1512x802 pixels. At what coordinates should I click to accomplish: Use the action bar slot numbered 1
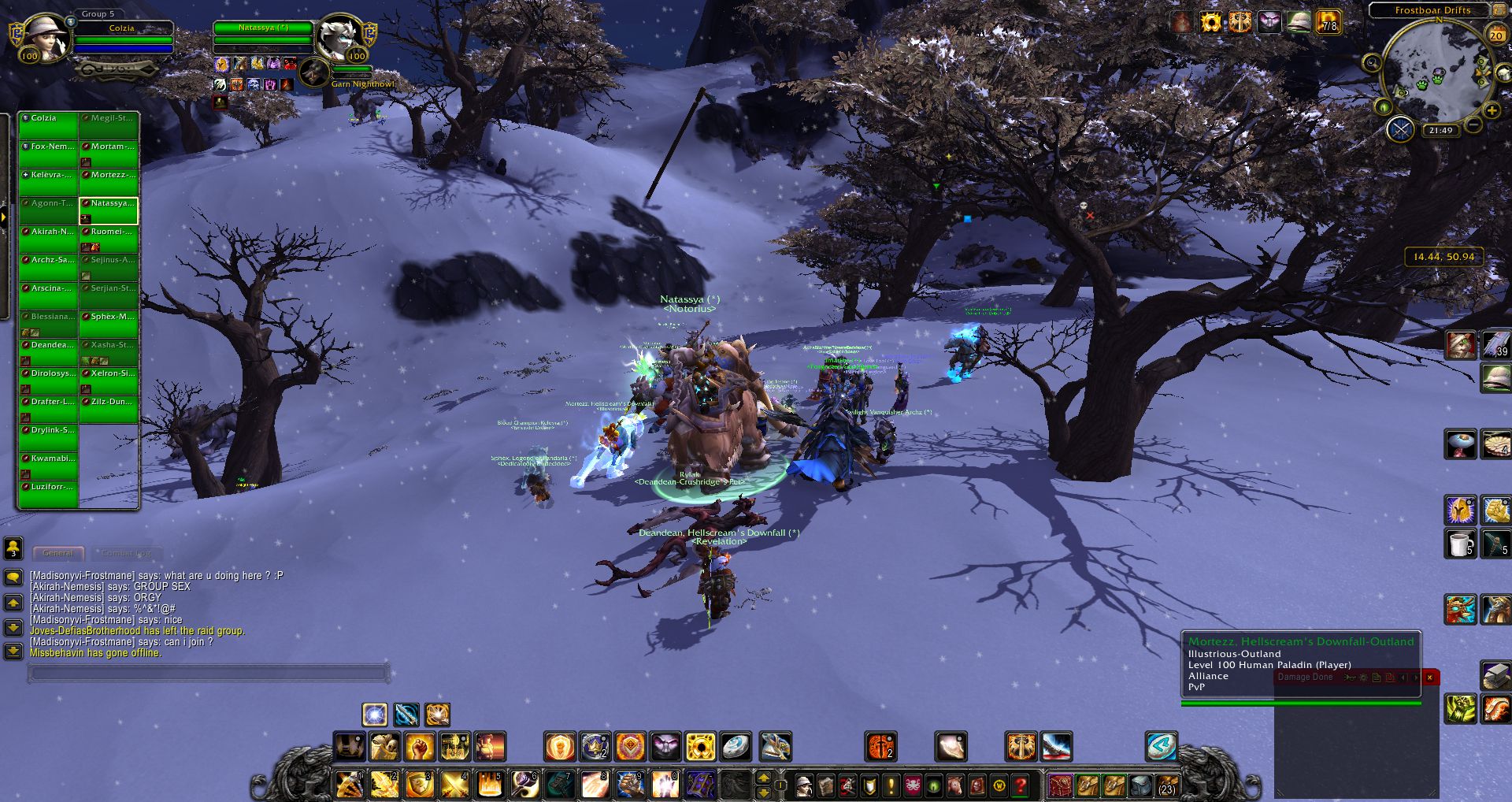click(349, 785)
